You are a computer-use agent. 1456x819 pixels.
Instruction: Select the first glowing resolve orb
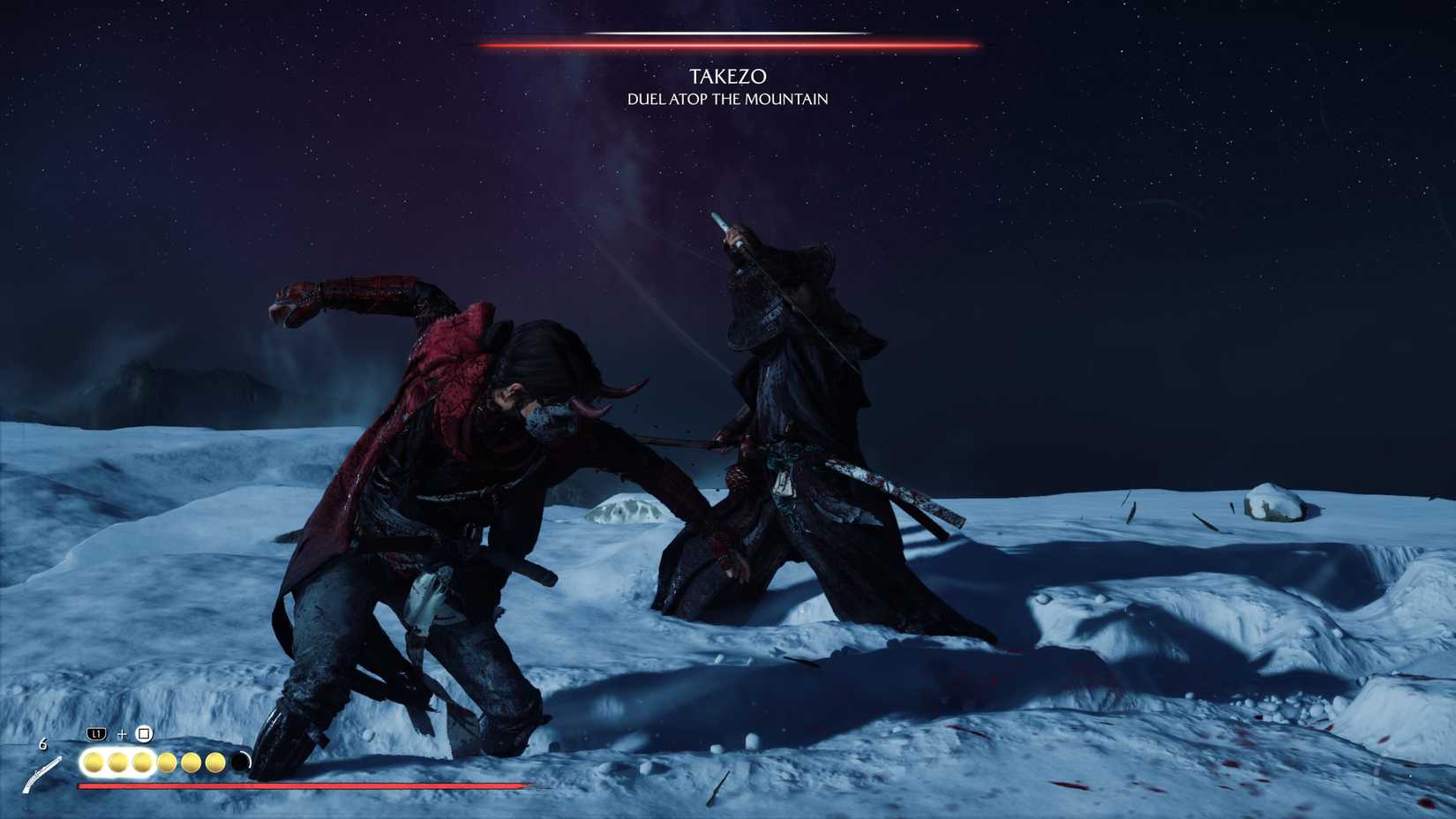93,762
